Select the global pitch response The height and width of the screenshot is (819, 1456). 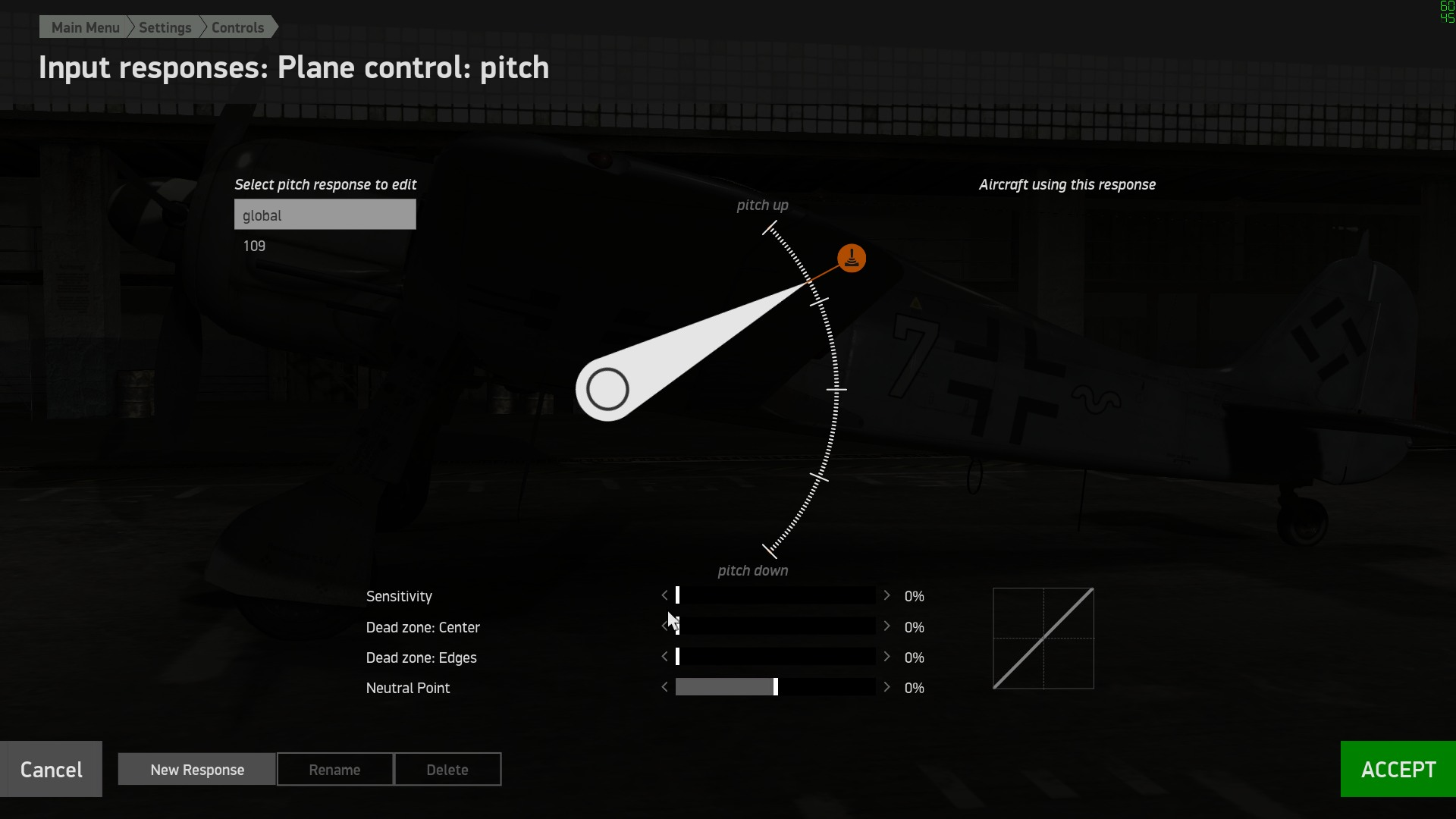tap(325, 215)
